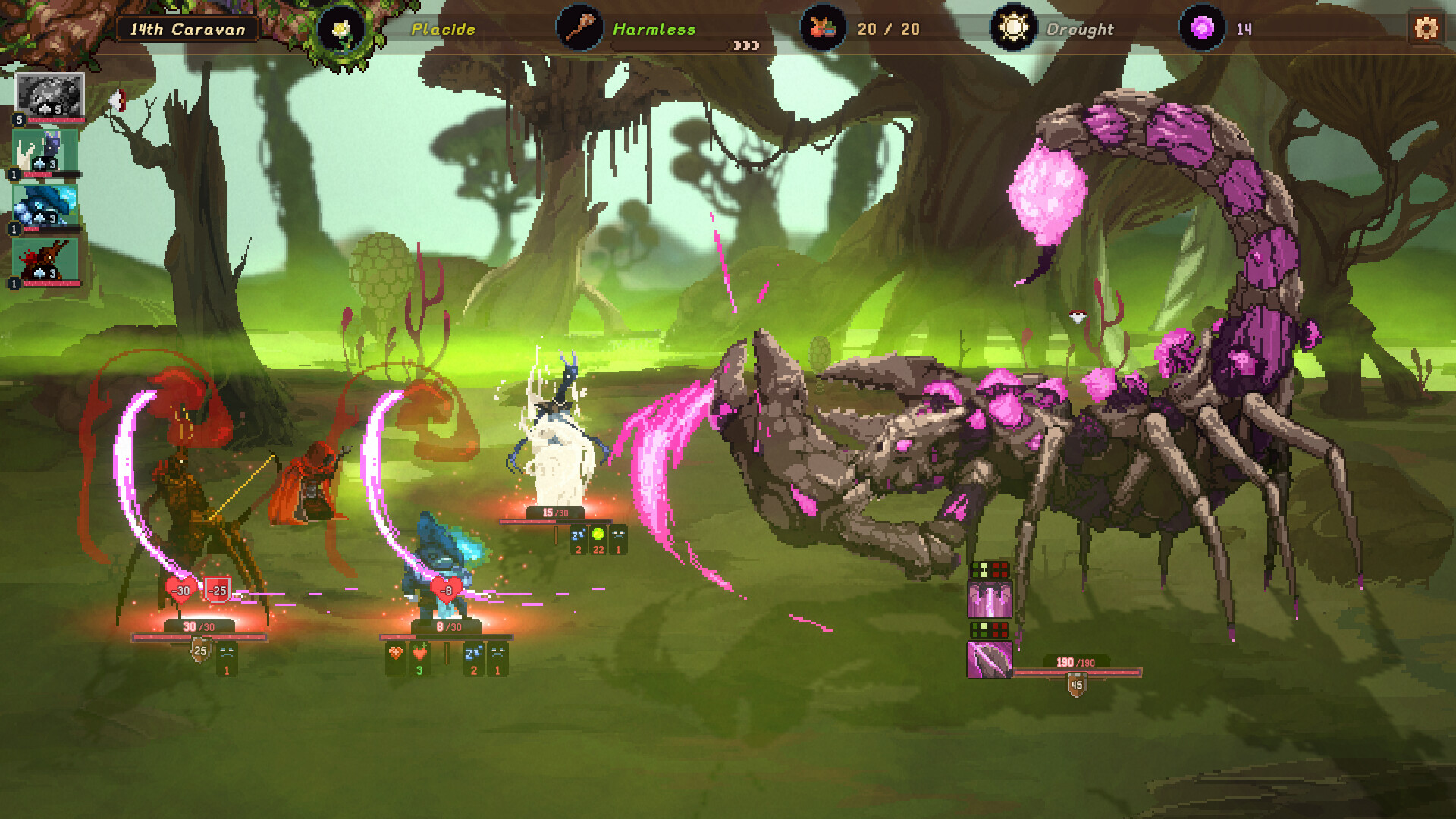
Task: Click the scorpion's pink slash attack icon
Action: (x=990, y=661)
